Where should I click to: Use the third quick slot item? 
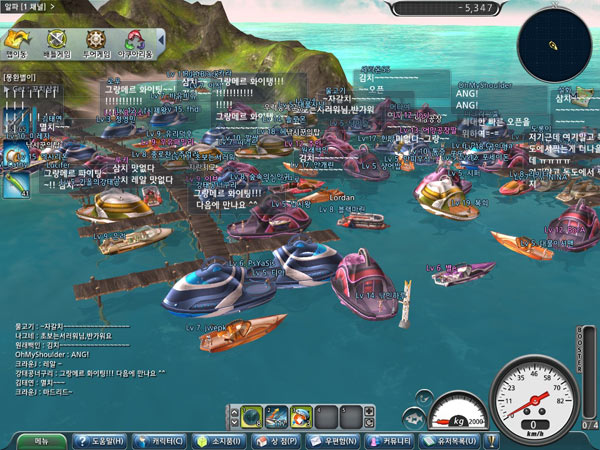[x=300, y=414]
